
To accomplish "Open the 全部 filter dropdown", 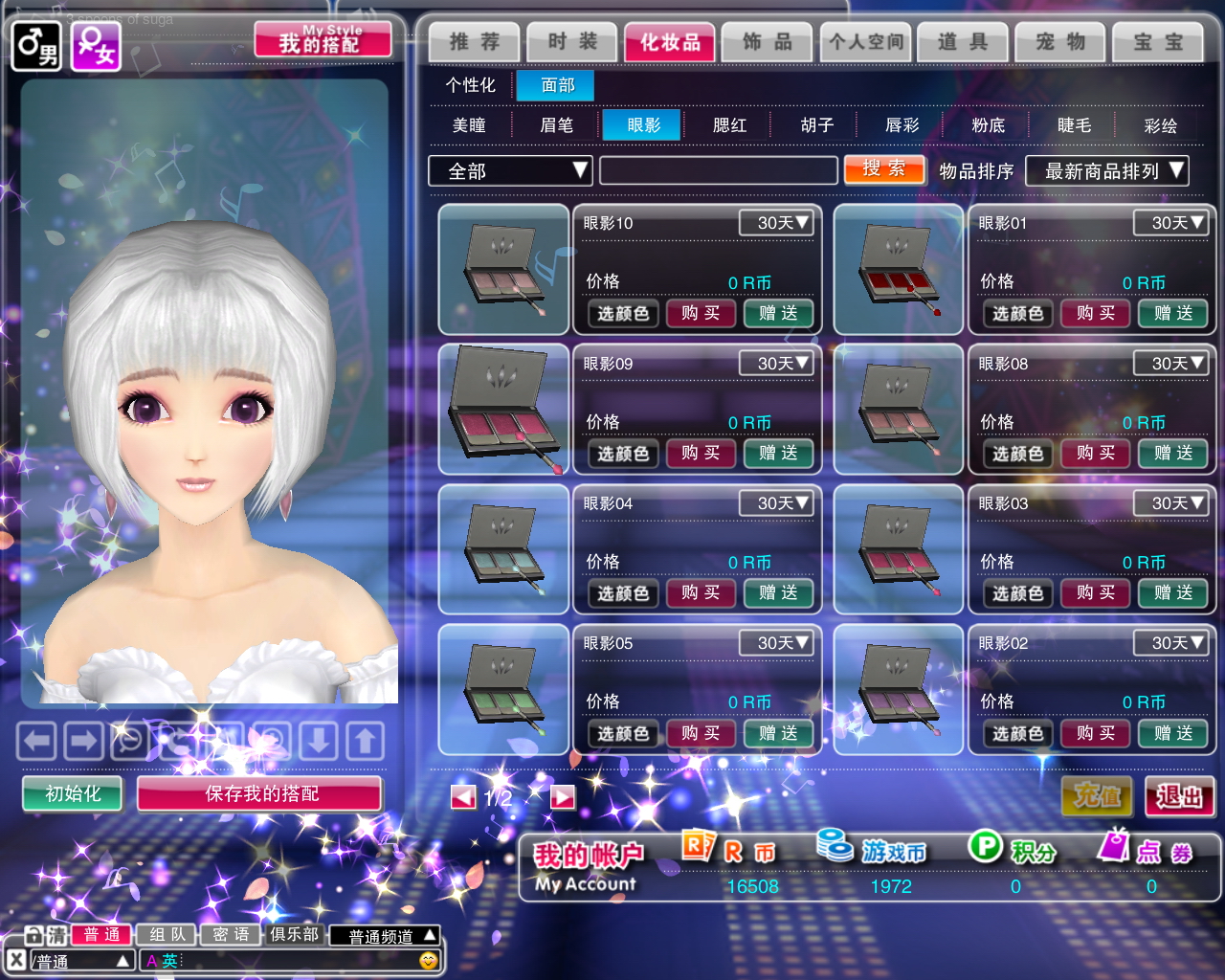I will (x=510, y=170).
